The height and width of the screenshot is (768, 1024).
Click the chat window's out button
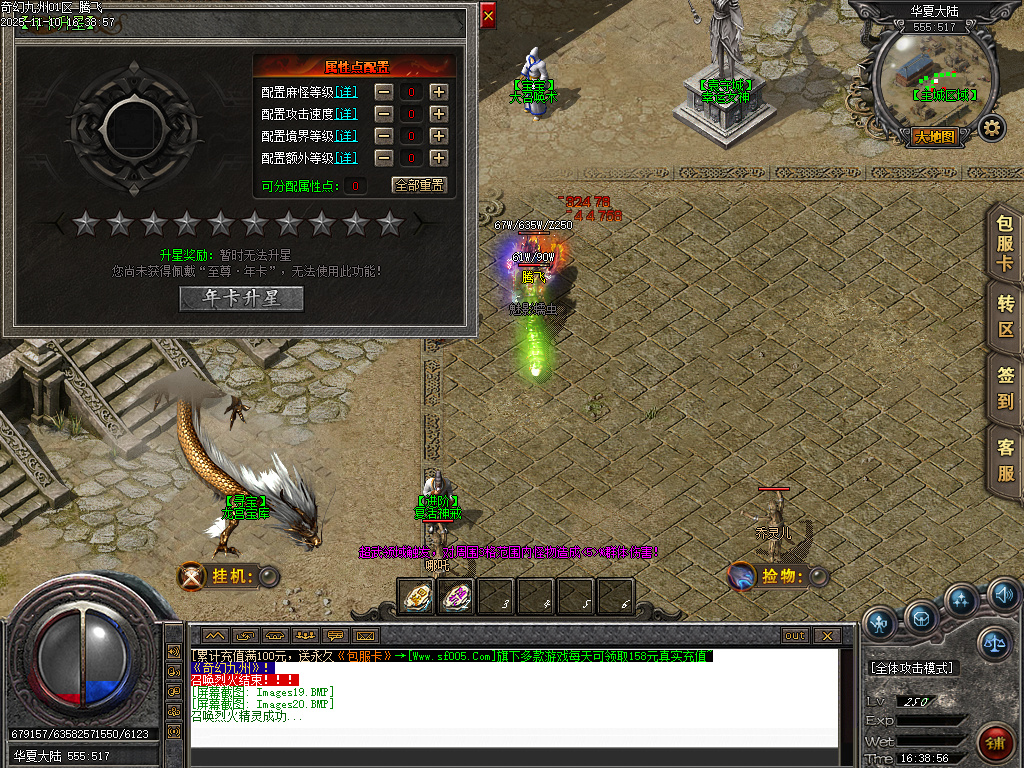tap(795, 635)
